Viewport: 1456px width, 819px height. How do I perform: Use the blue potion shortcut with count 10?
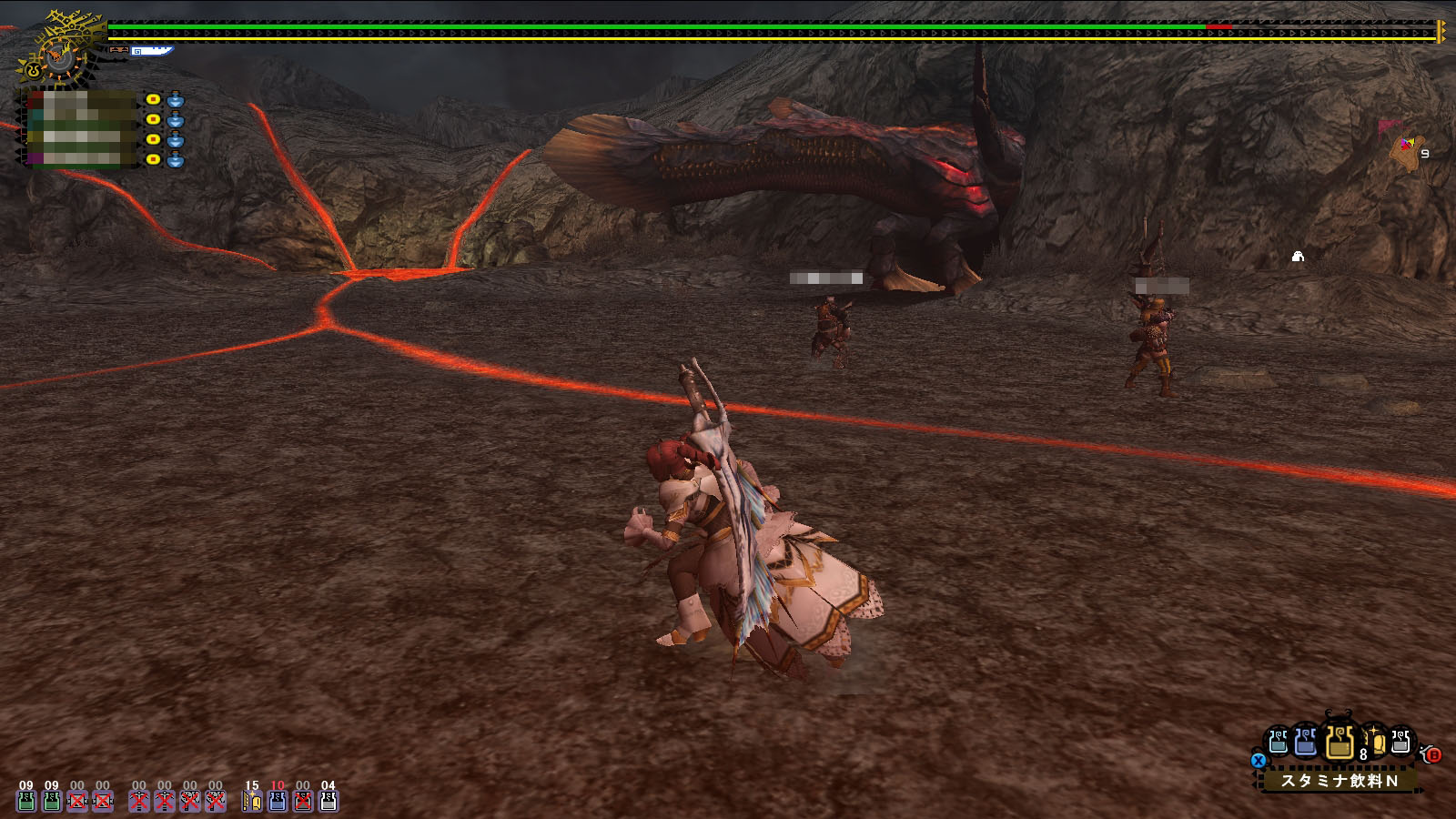(278, 800)
